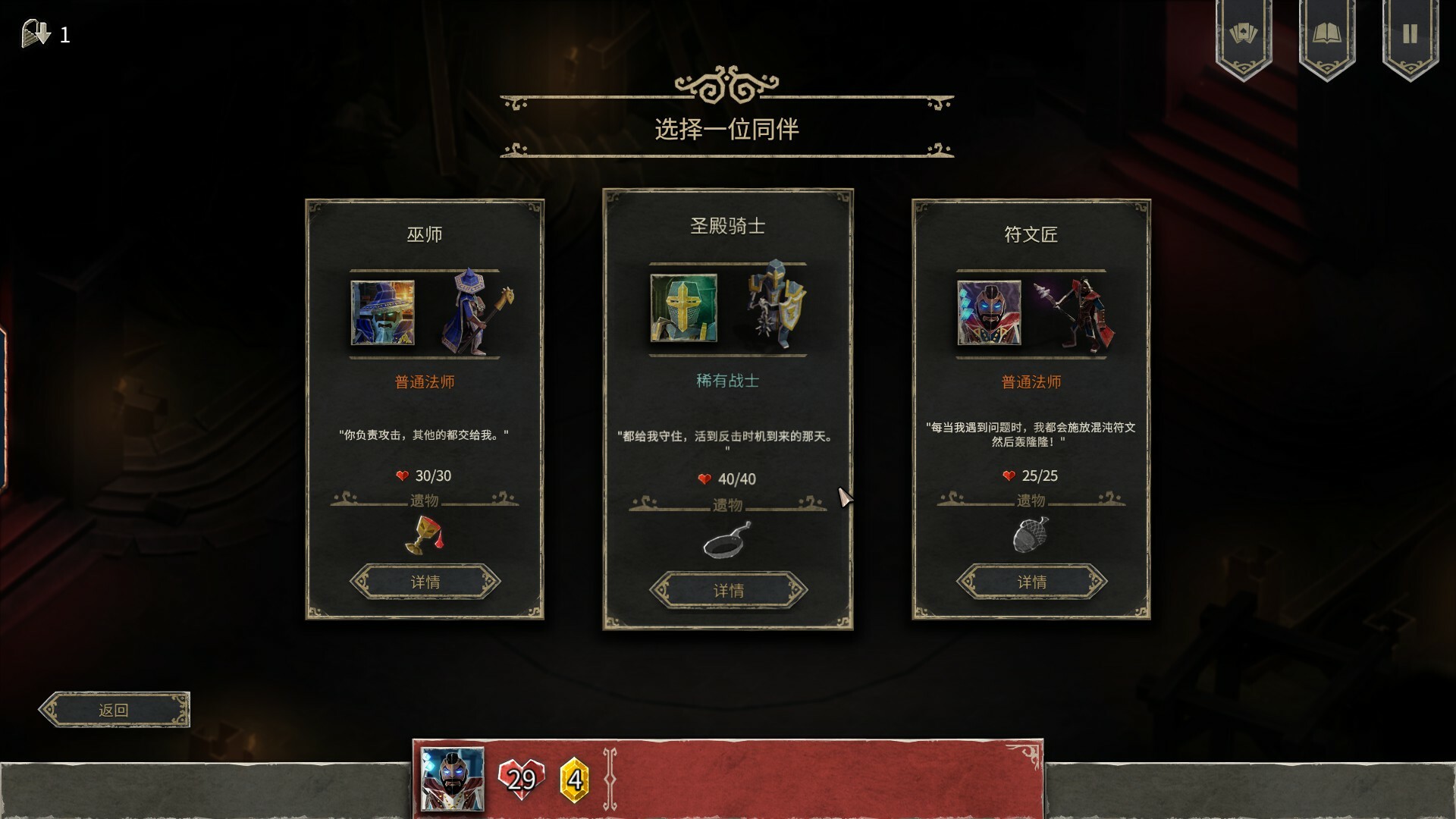View 详情 for the 符文匠 companion
1456x819 pixels.
(1031, 582)
